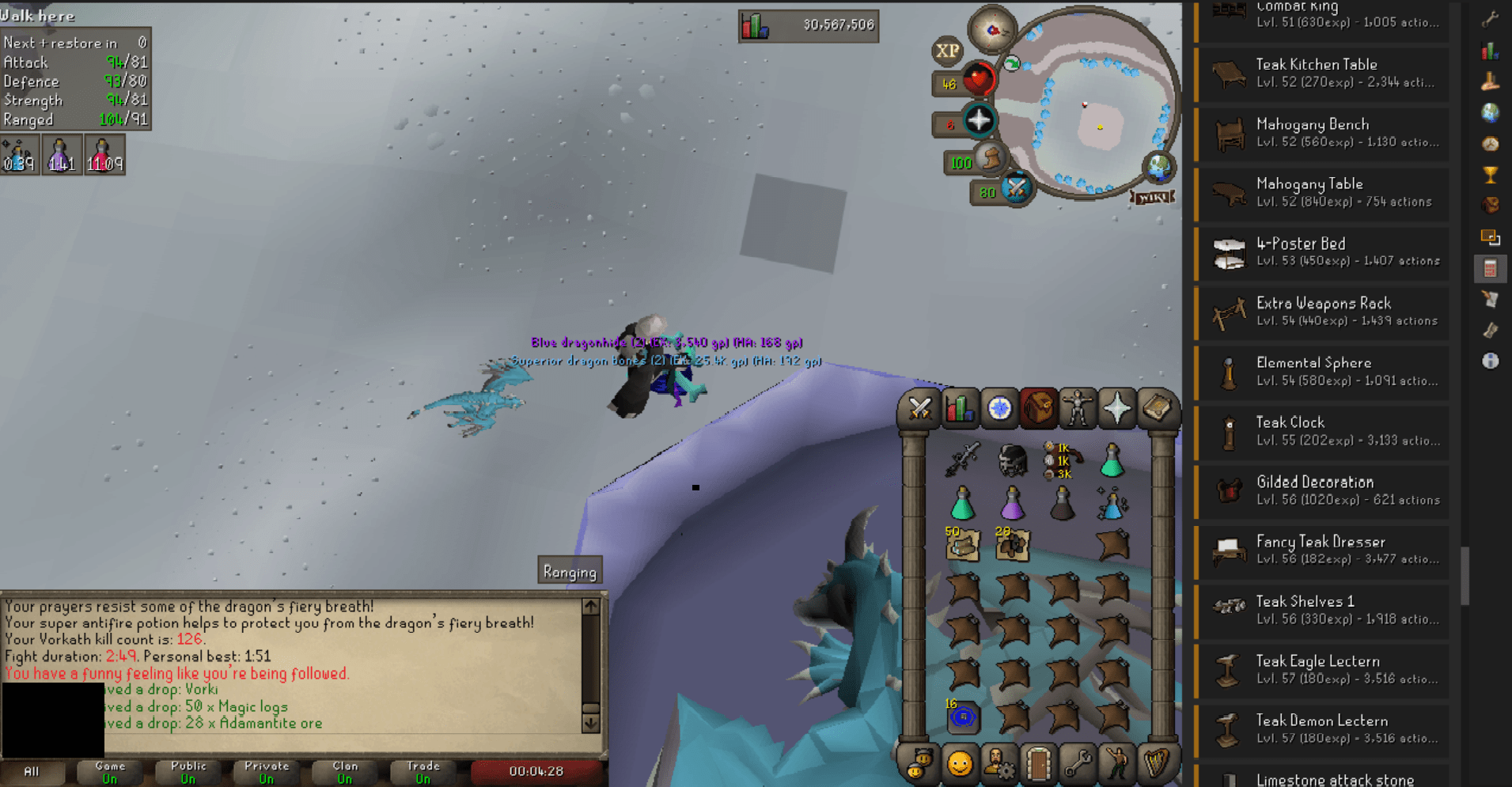Open the All chat tab
The width and height of the screenshot is (1512, 787).
coord(33,773)
